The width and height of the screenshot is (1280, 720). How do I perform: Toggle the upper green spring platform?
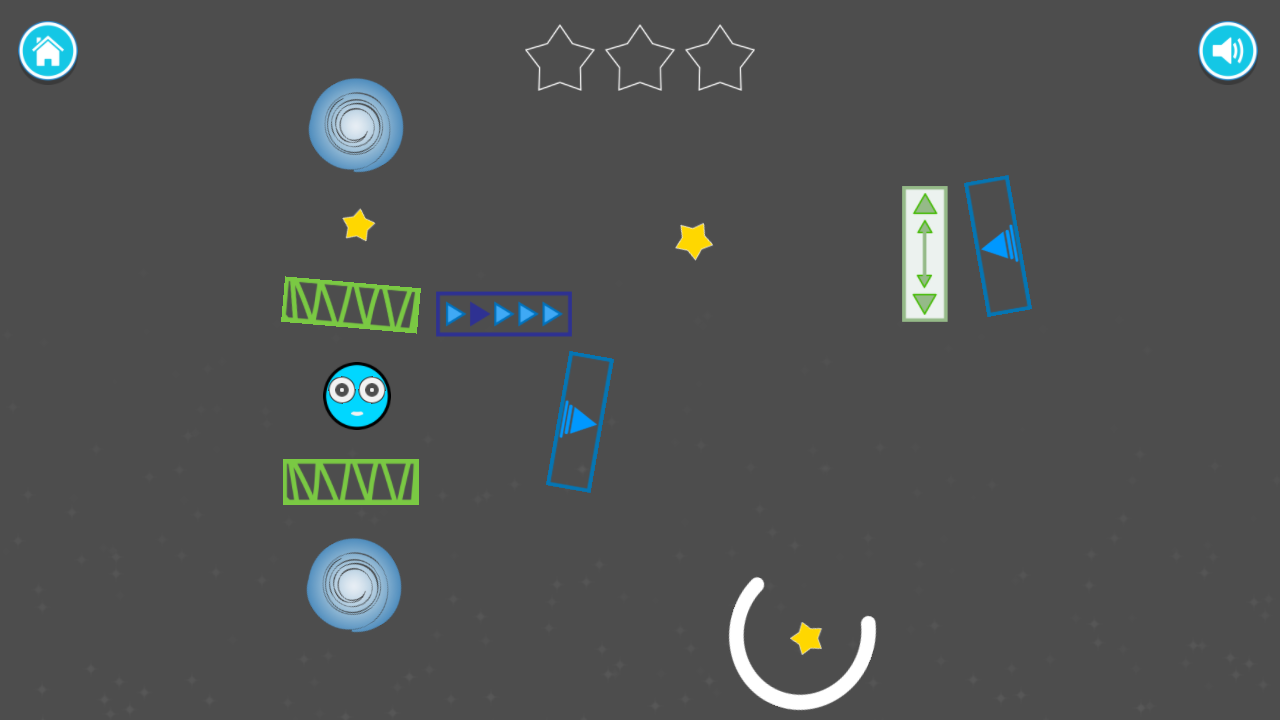(x=350, y=305)
